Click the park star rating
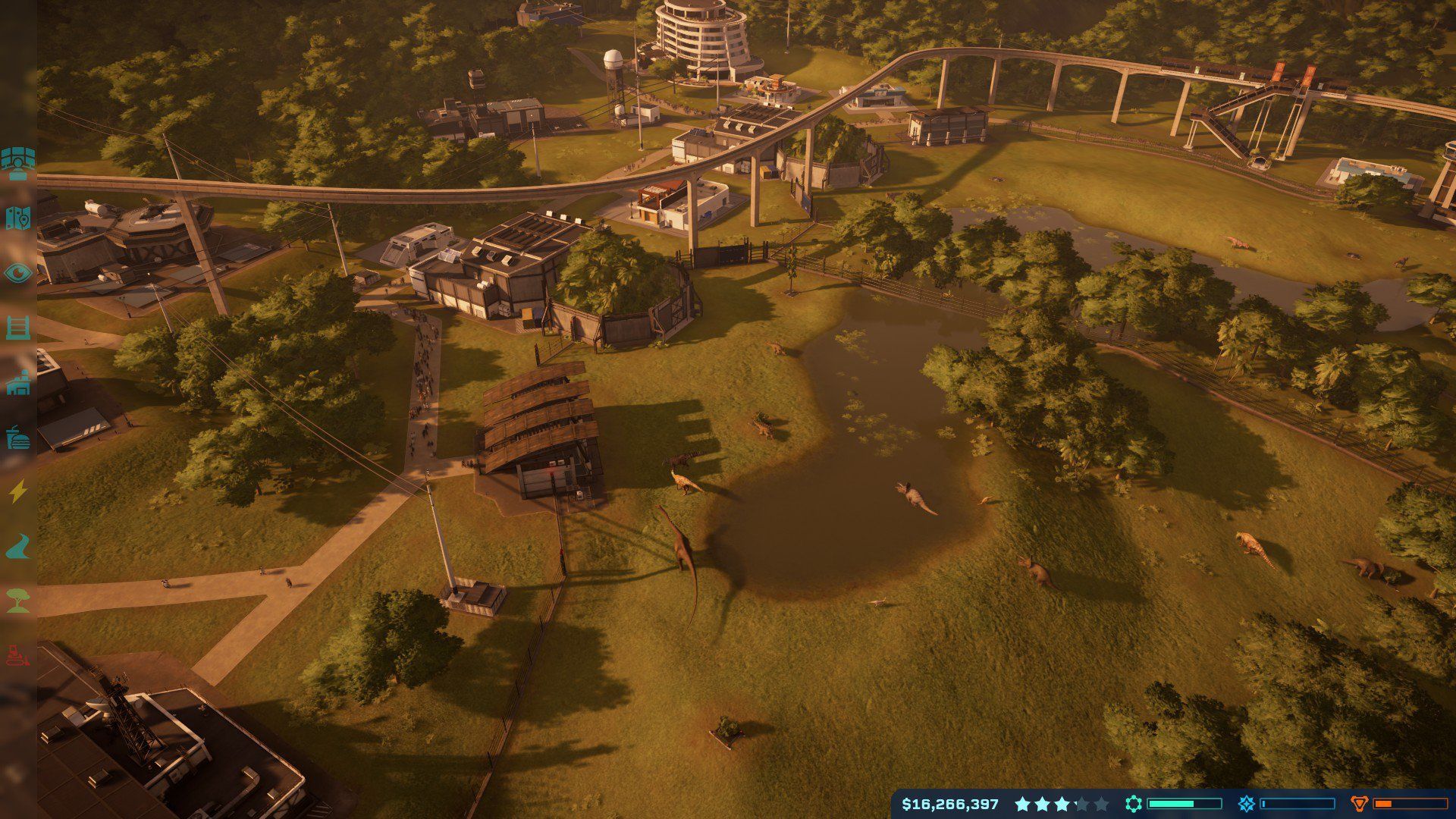 [1061, 804]
